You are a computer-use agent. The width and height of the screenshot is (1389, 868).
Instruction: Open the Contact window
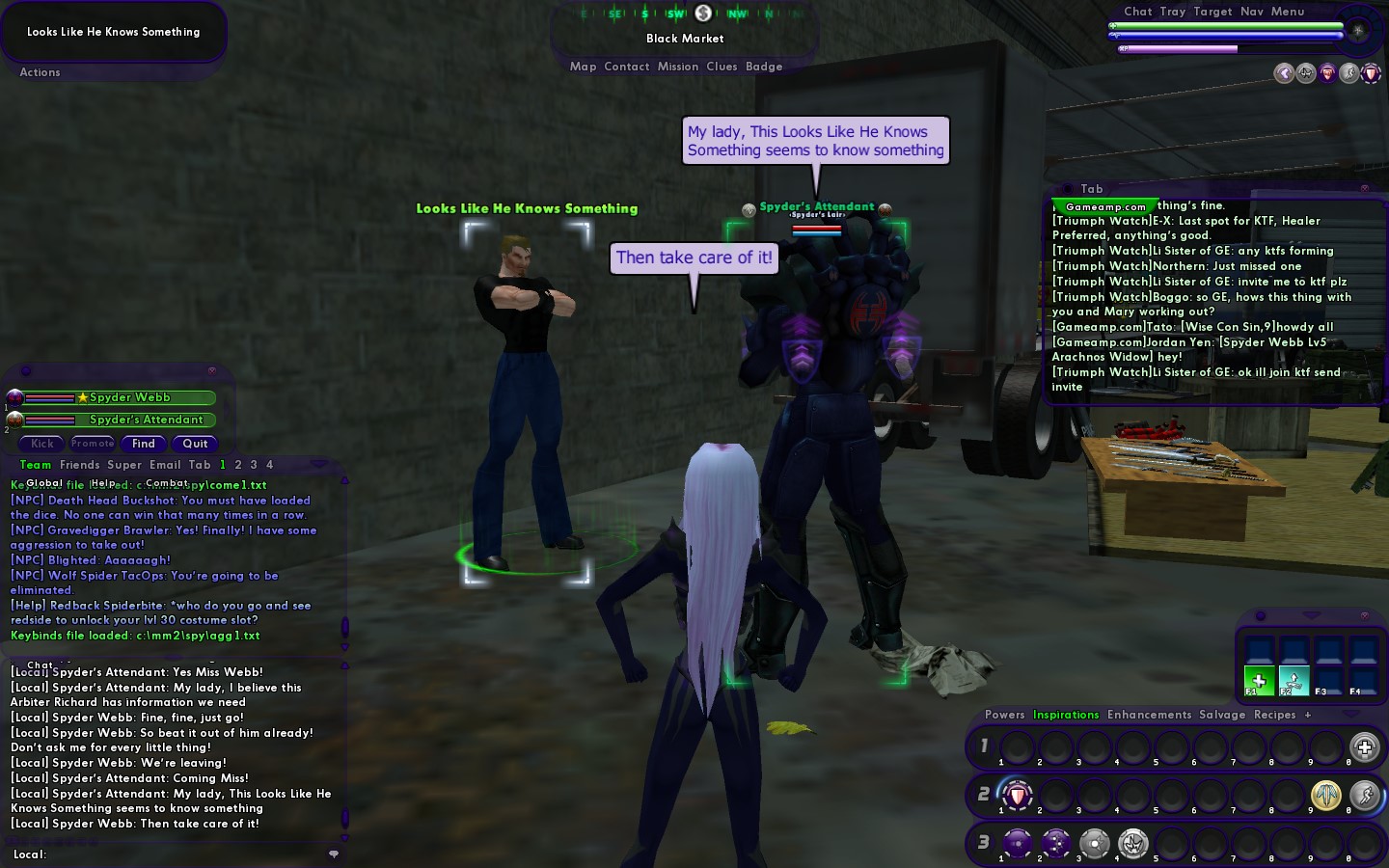(x=626, y=67)
